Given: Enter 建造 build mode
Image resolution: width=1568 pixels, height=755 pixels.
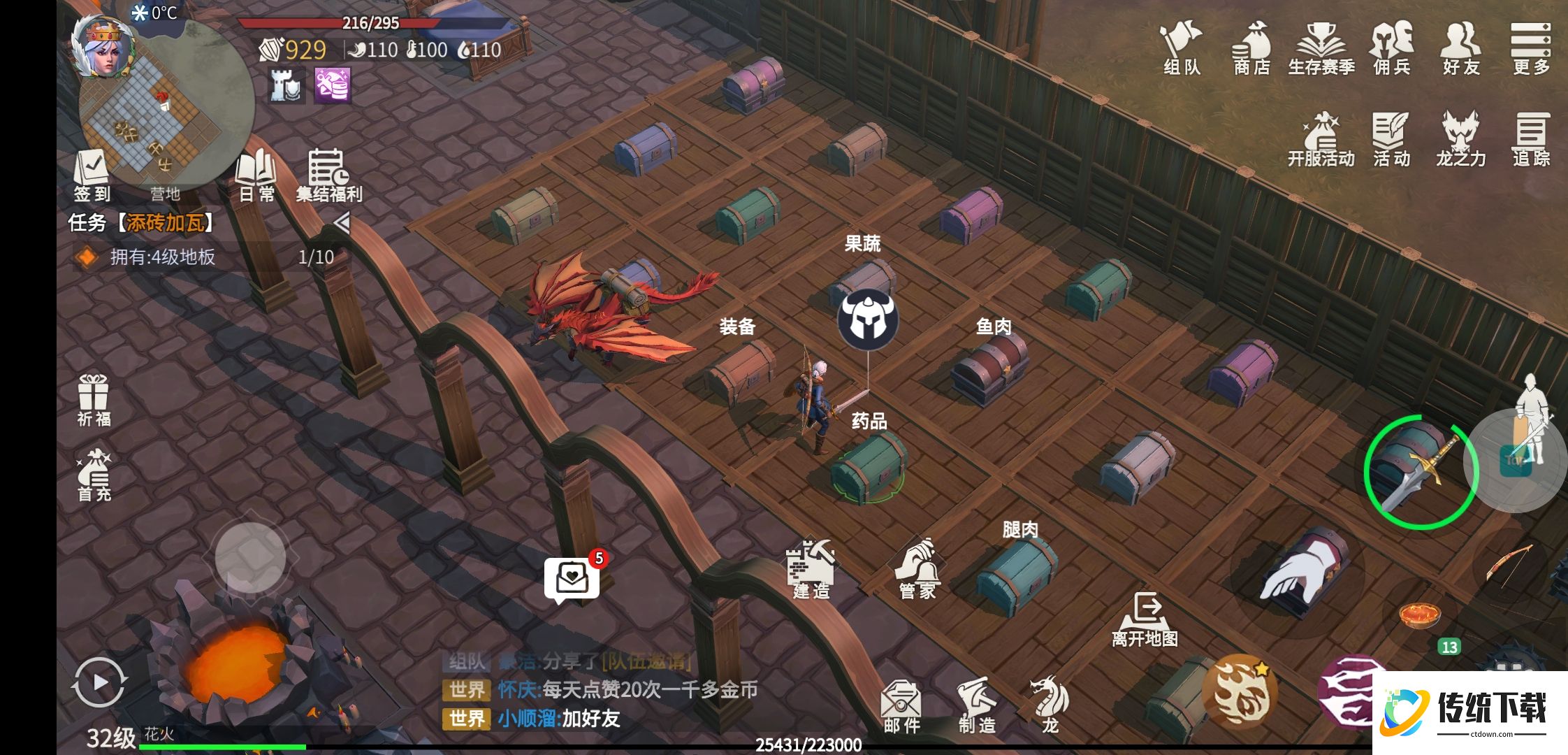Looking at the screenshot, I should point(811,570).
